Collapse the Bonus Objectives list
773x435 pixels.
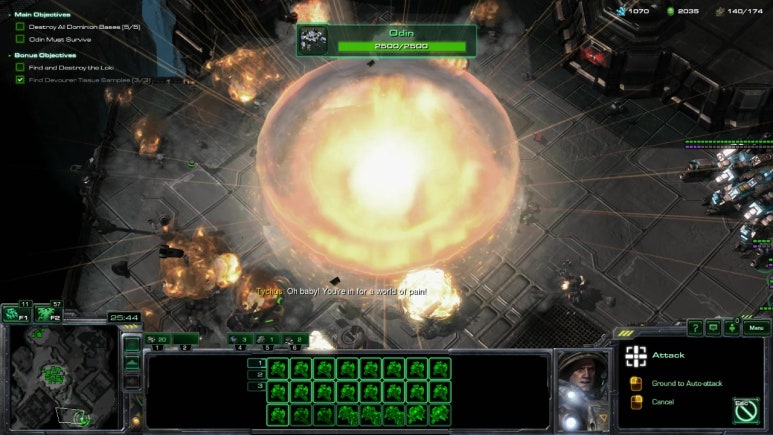tap(10, 55)
